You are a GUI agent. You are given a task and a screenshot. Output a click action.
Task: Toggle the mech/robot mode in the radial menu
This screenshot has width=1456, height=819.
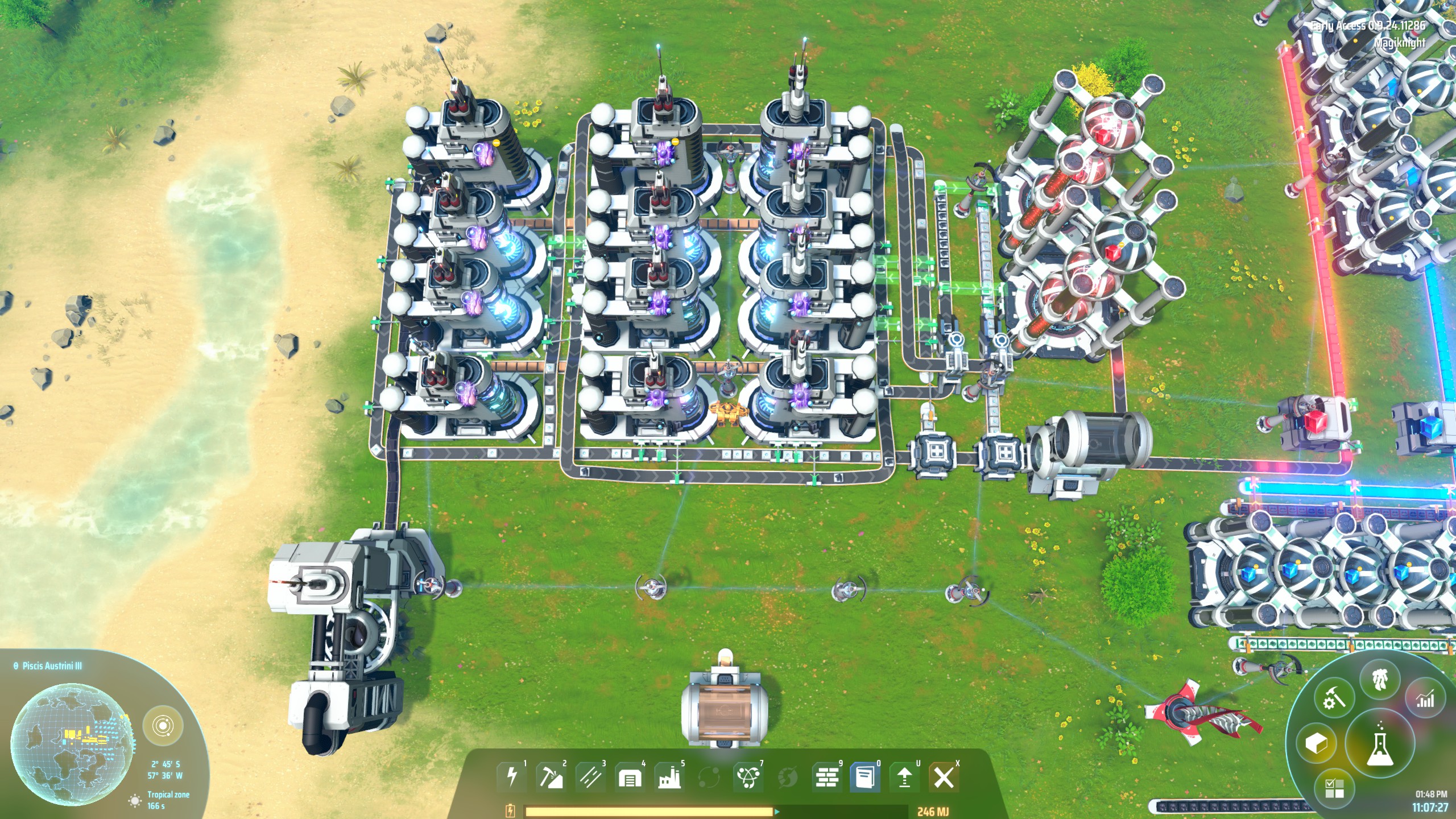1379,680
